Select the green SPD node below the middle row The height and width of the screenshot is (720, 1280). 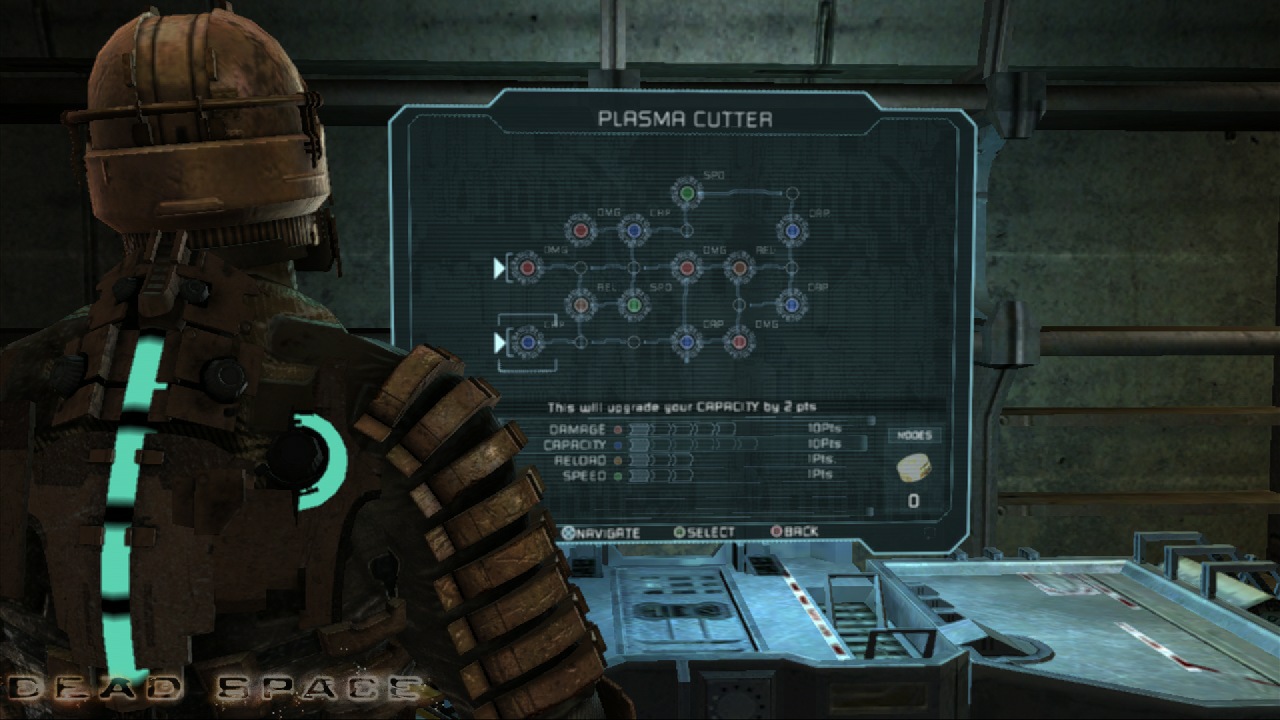632,305
